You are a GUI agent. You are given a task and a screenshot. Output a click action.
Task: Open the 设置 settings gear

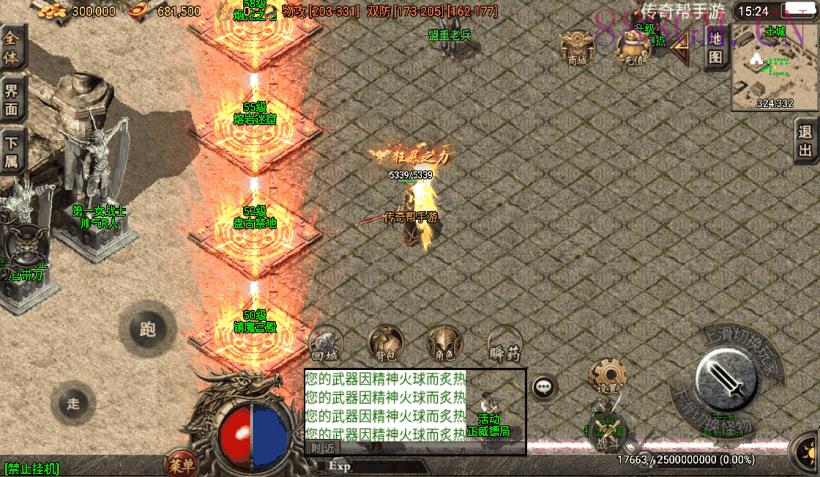608,377
